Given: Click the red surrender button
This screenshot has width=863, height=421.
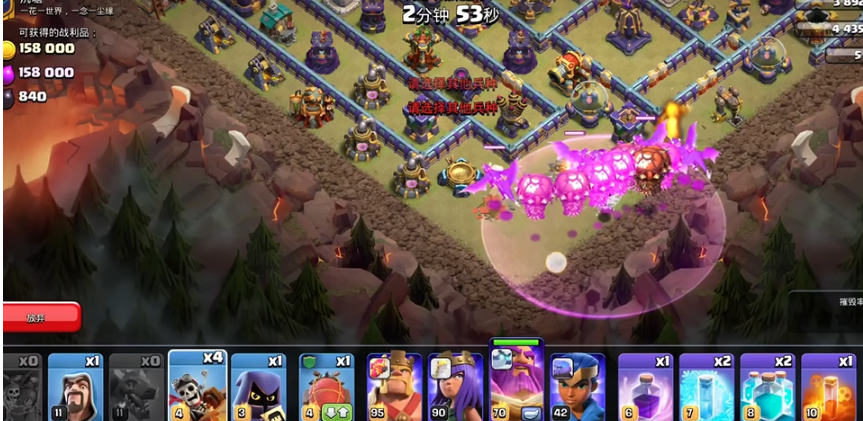Looking at the screenshot, I should click(40, 317).
